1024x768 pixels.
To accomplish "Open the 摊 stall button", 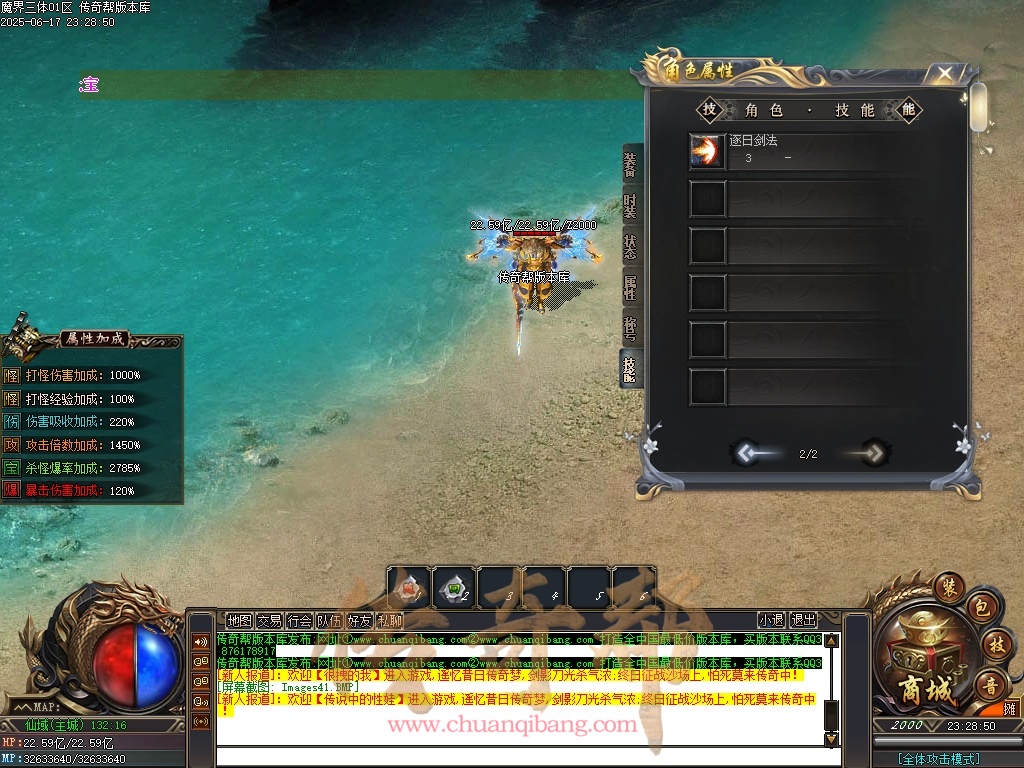I will point(1010,708).
